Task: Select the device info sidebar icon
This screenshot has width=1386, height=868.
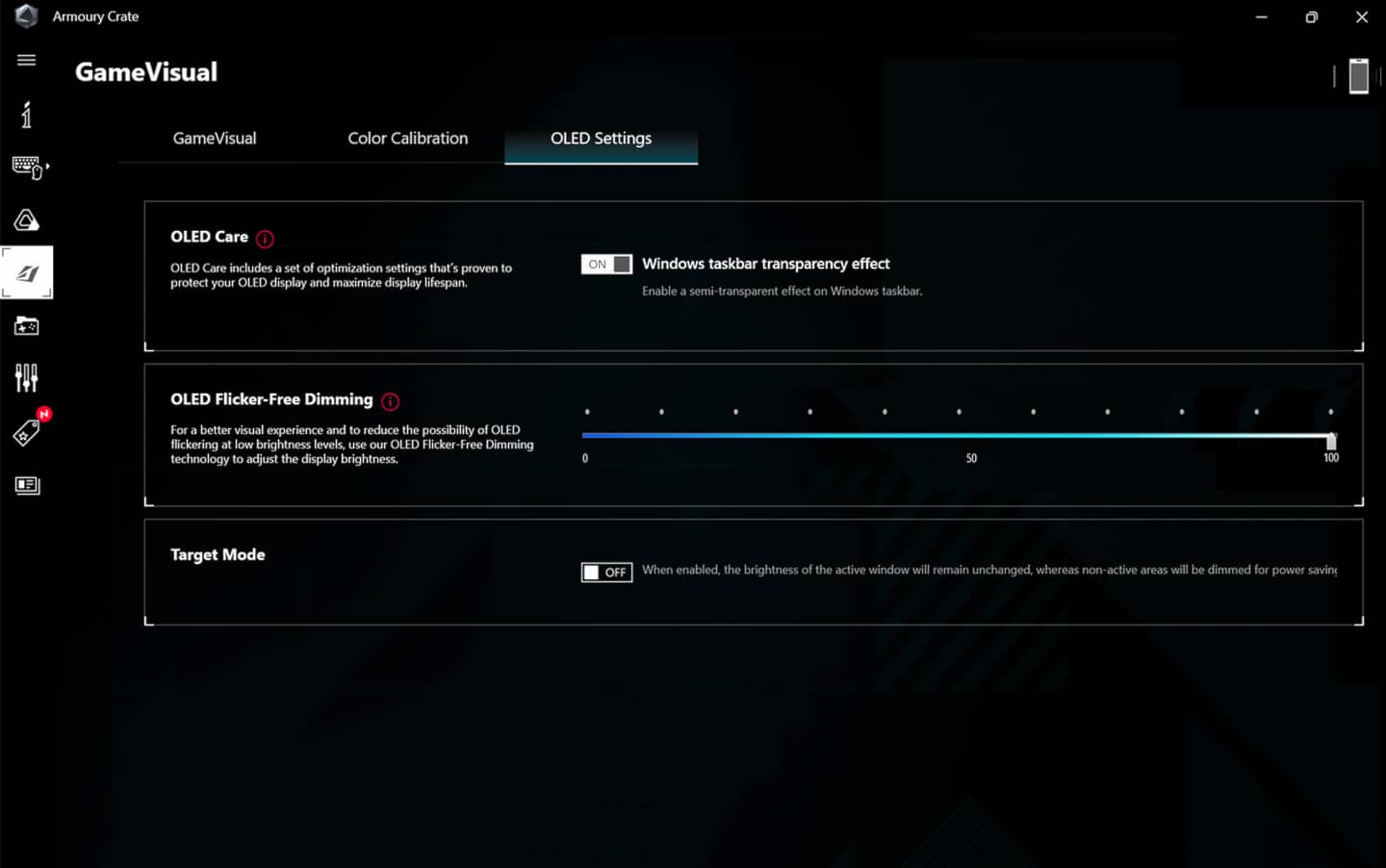Action: pos(26,115)
